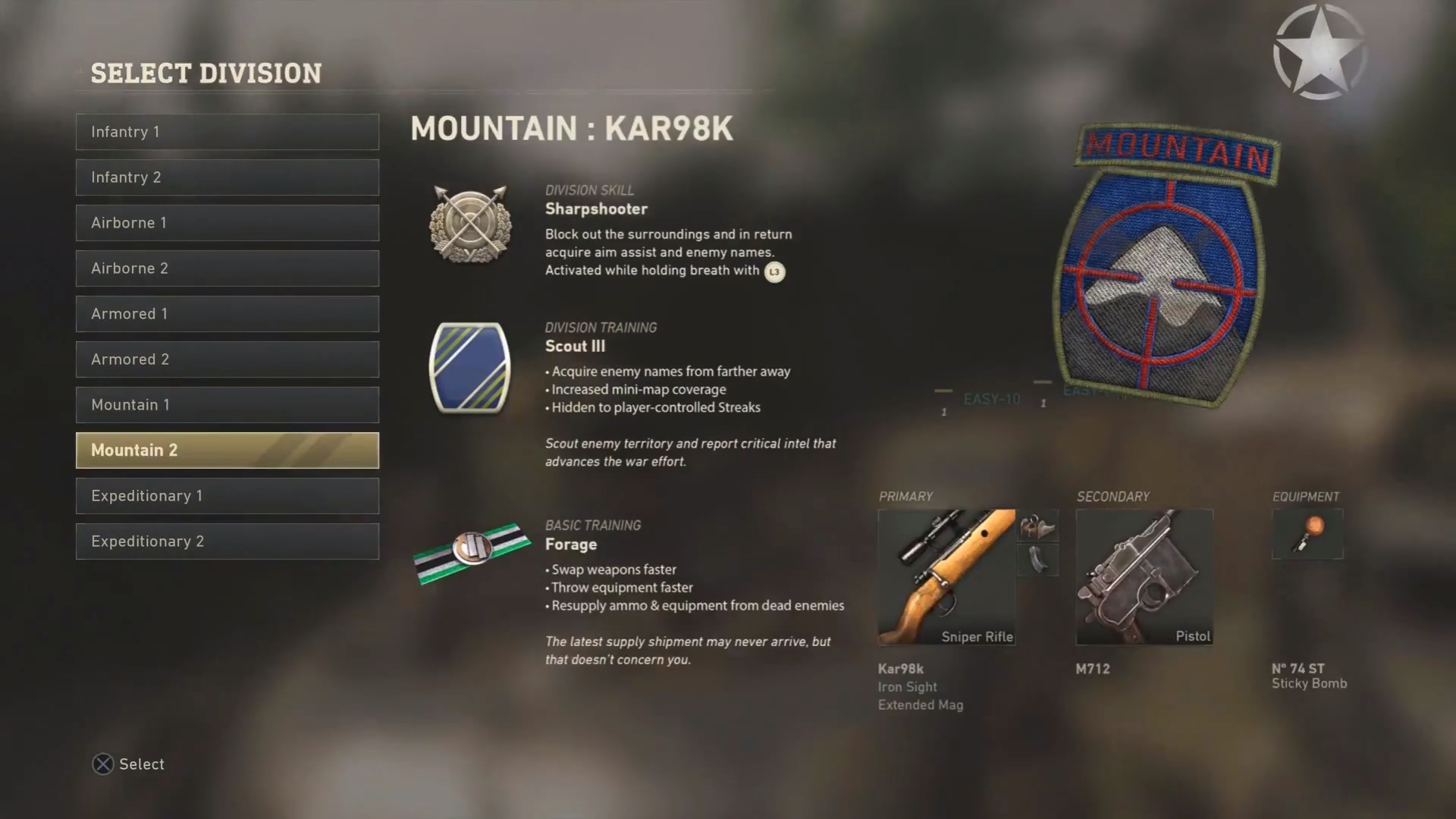The width and height of the screenshot is (1456, 819).
Task: Pick the Airborne 1 division
Action: click(227, 223)
